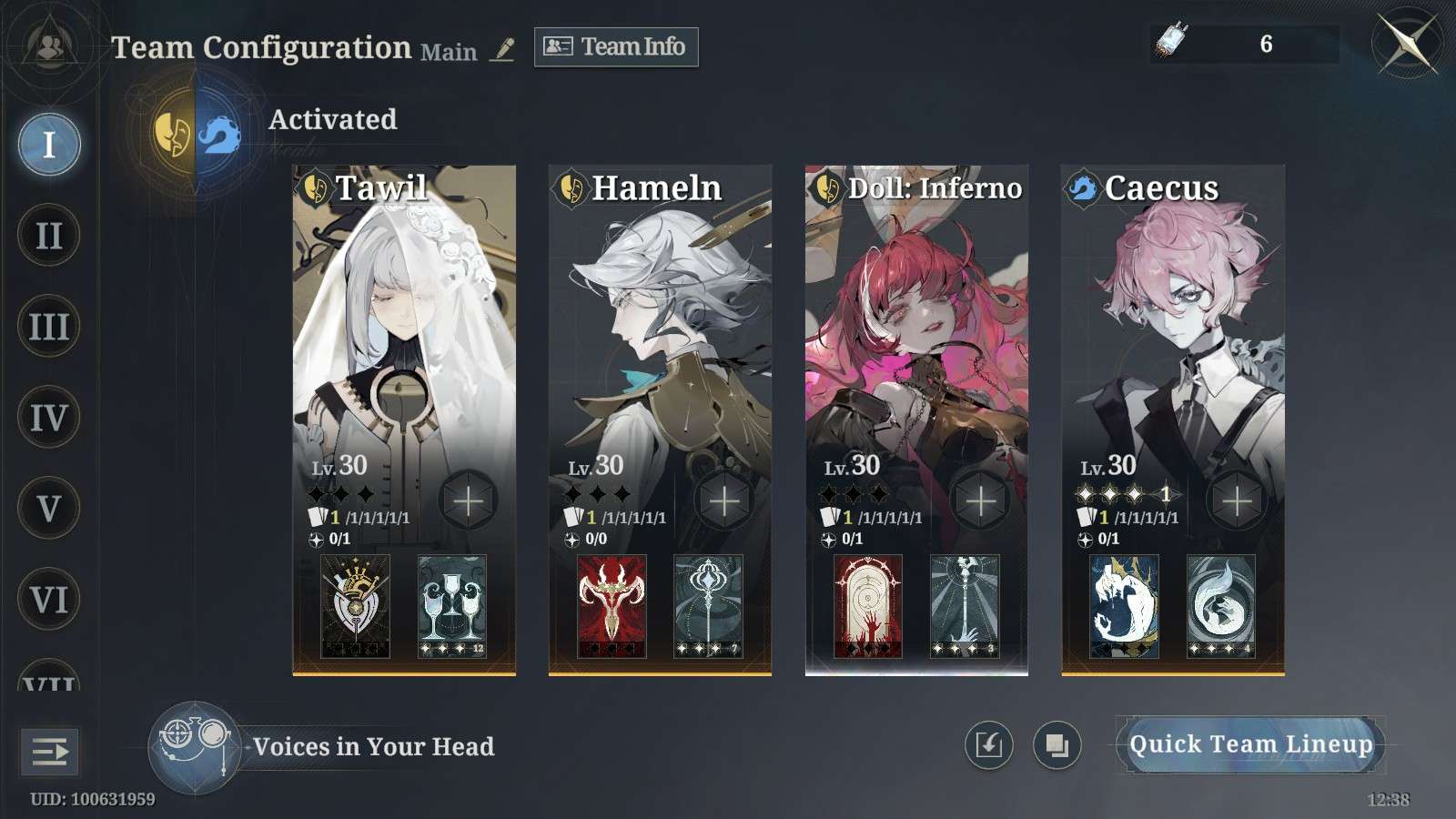Click the import team arrow icon
The image size is (1456, 819).
point(988,745)
